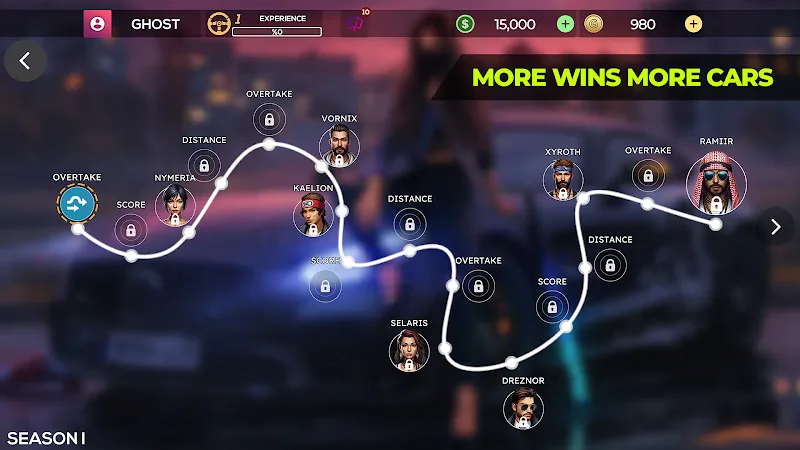Add more cash with green plus

click(x=566, y=24)
